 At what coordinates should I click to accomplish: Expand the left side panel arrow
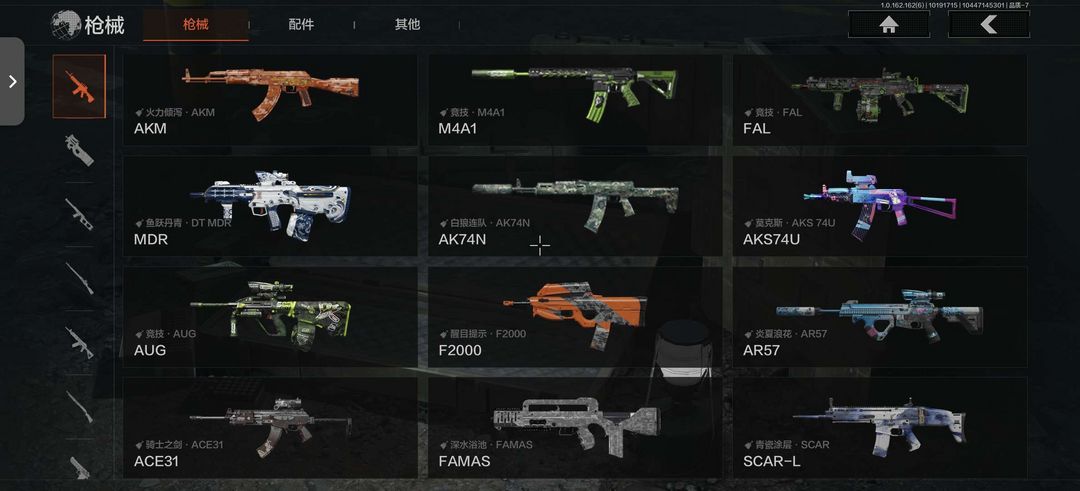(12, 82)
